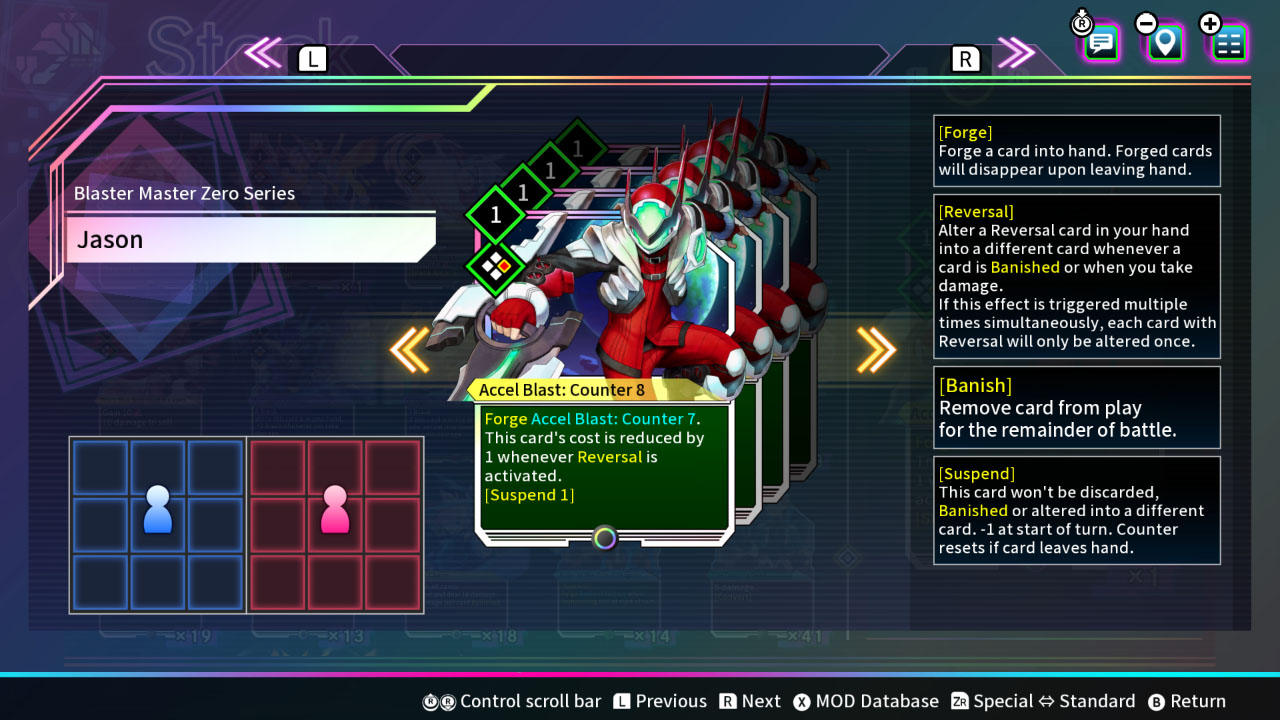Expand the next card with the right orange arrow
Screen dimensions: 1280x720
(877, 350)
